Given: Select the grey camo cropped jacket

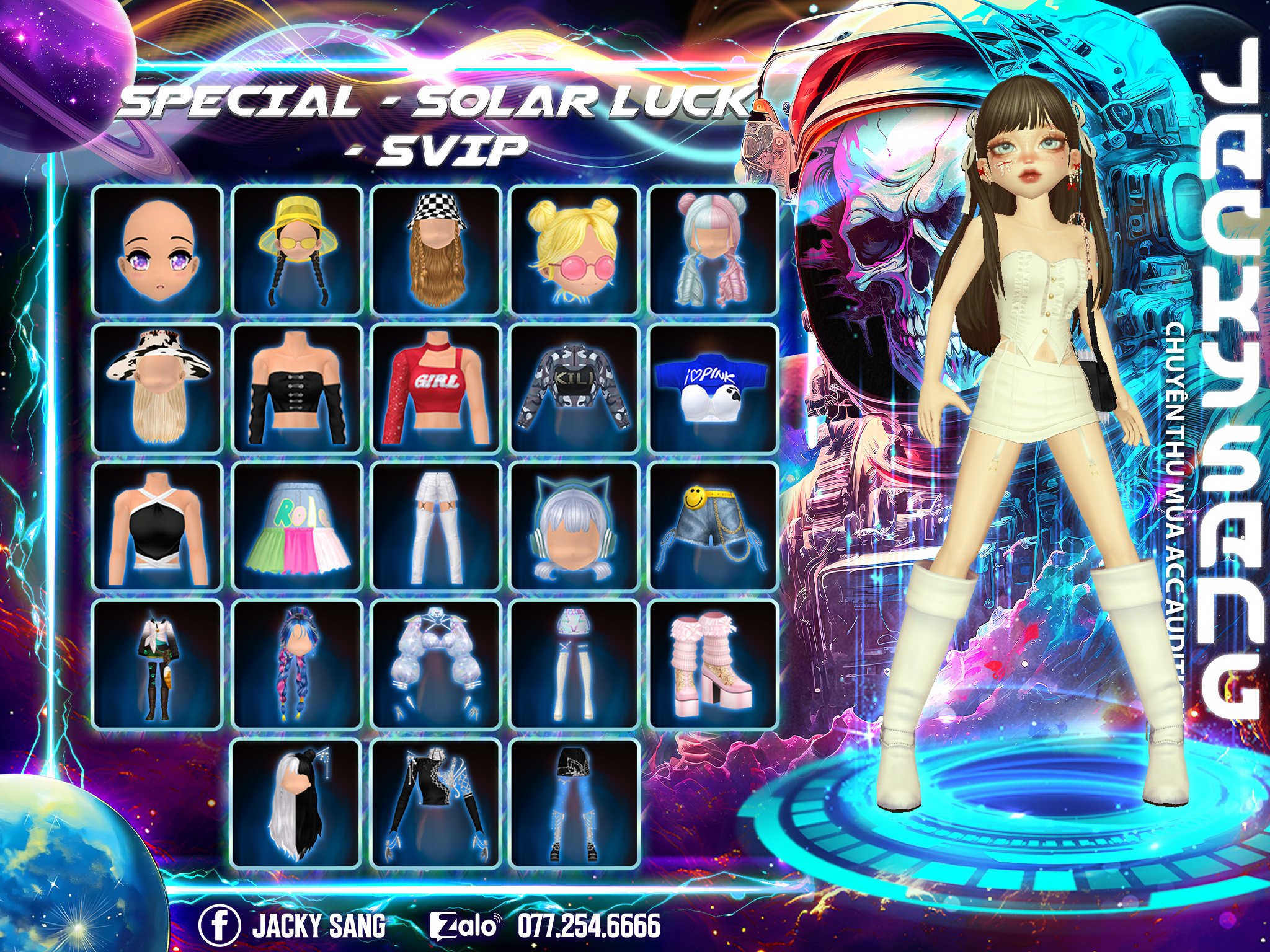Looking at the screenshot, I should (x=575, y=389).
